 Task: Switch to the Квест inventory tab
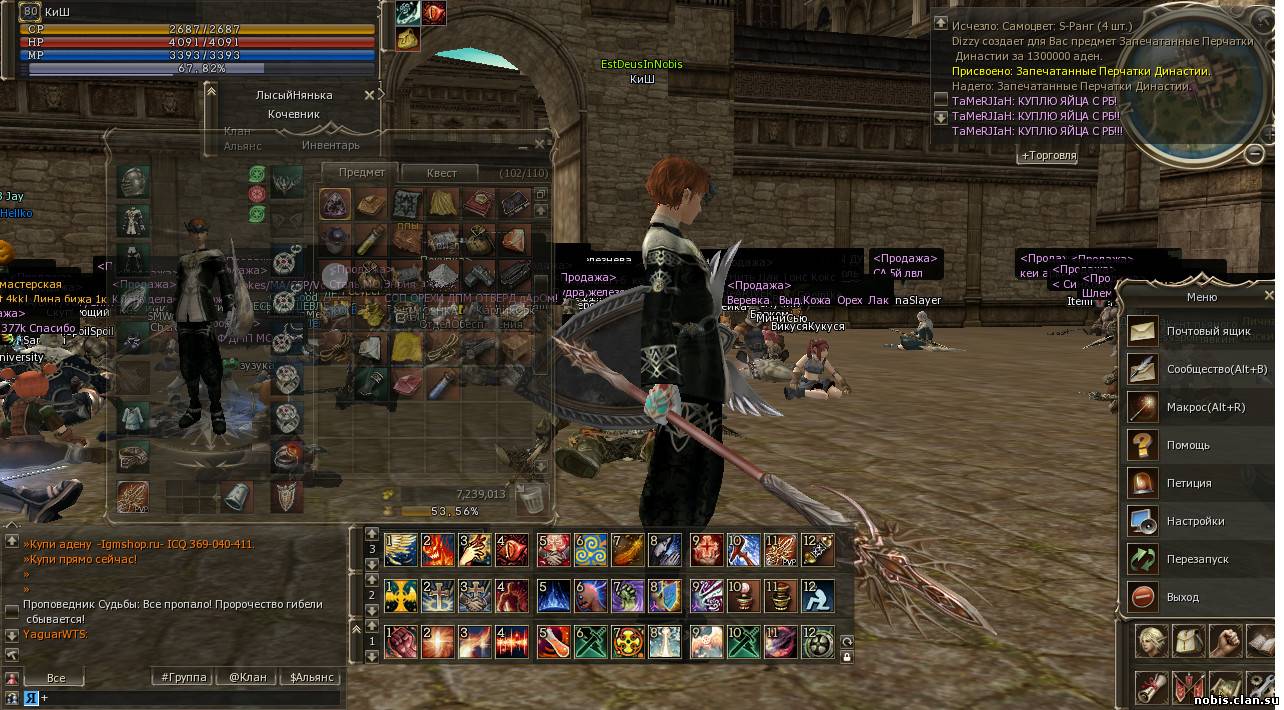(441, 173)
